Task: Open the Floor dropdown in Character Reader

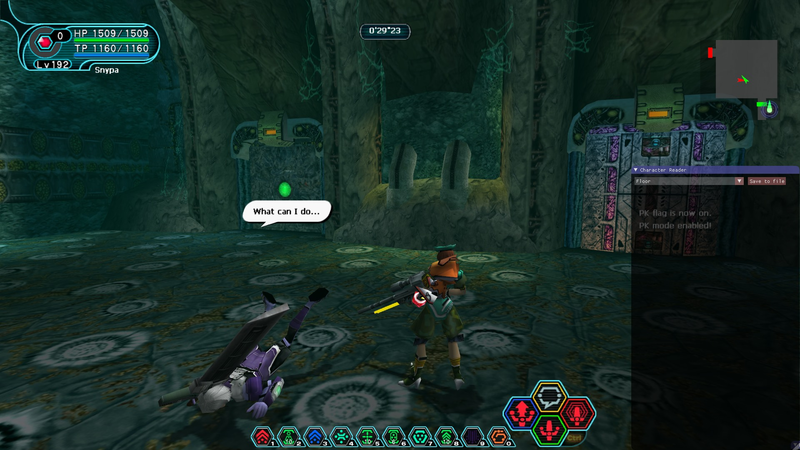Action: pos(690,181)
